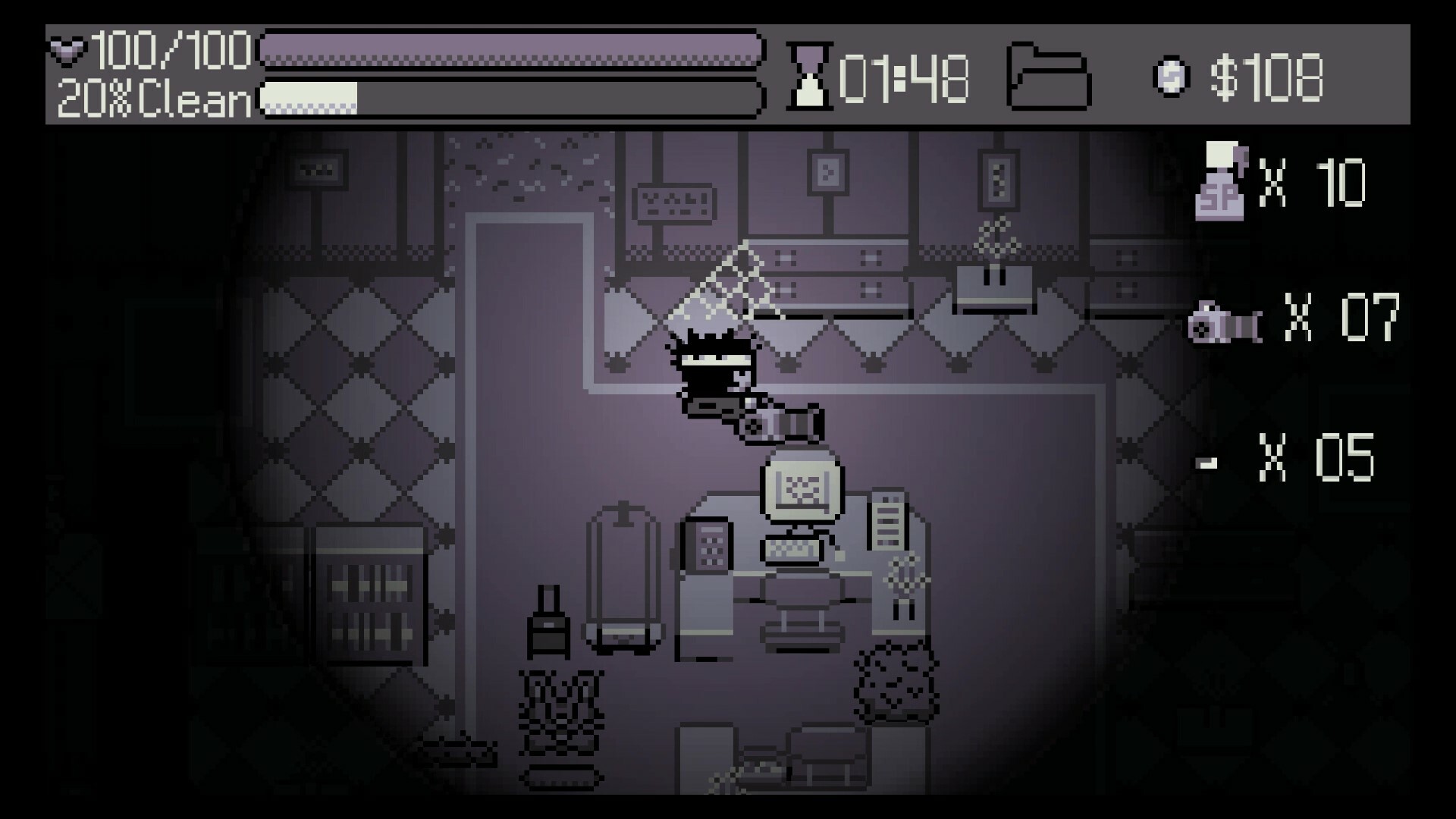Click the heart icon beside health counter
The width and height of the screenshot is (1456, 819).
67,50
